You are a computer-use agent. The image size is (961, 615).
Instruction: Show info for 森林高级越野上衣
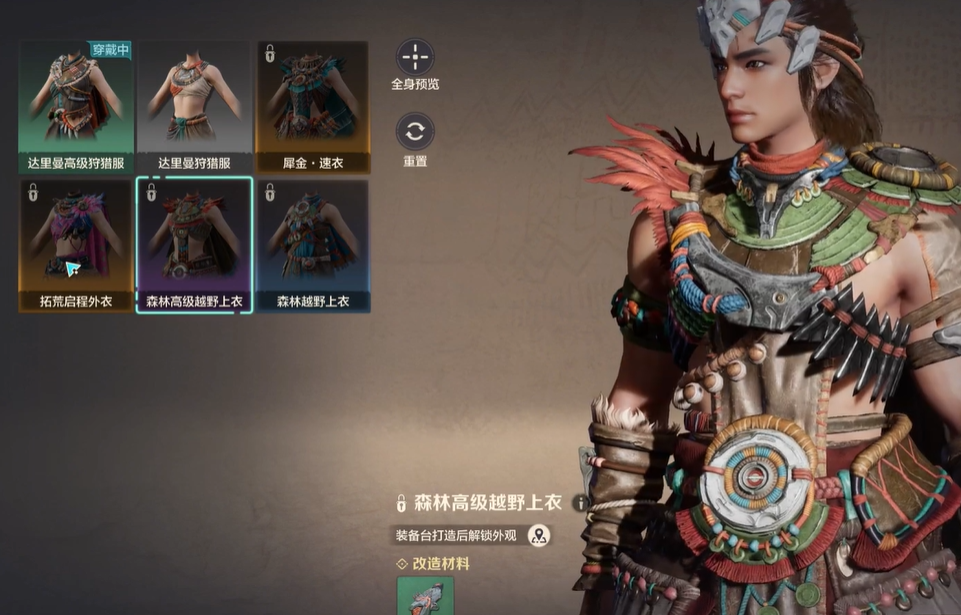point(581,503)
